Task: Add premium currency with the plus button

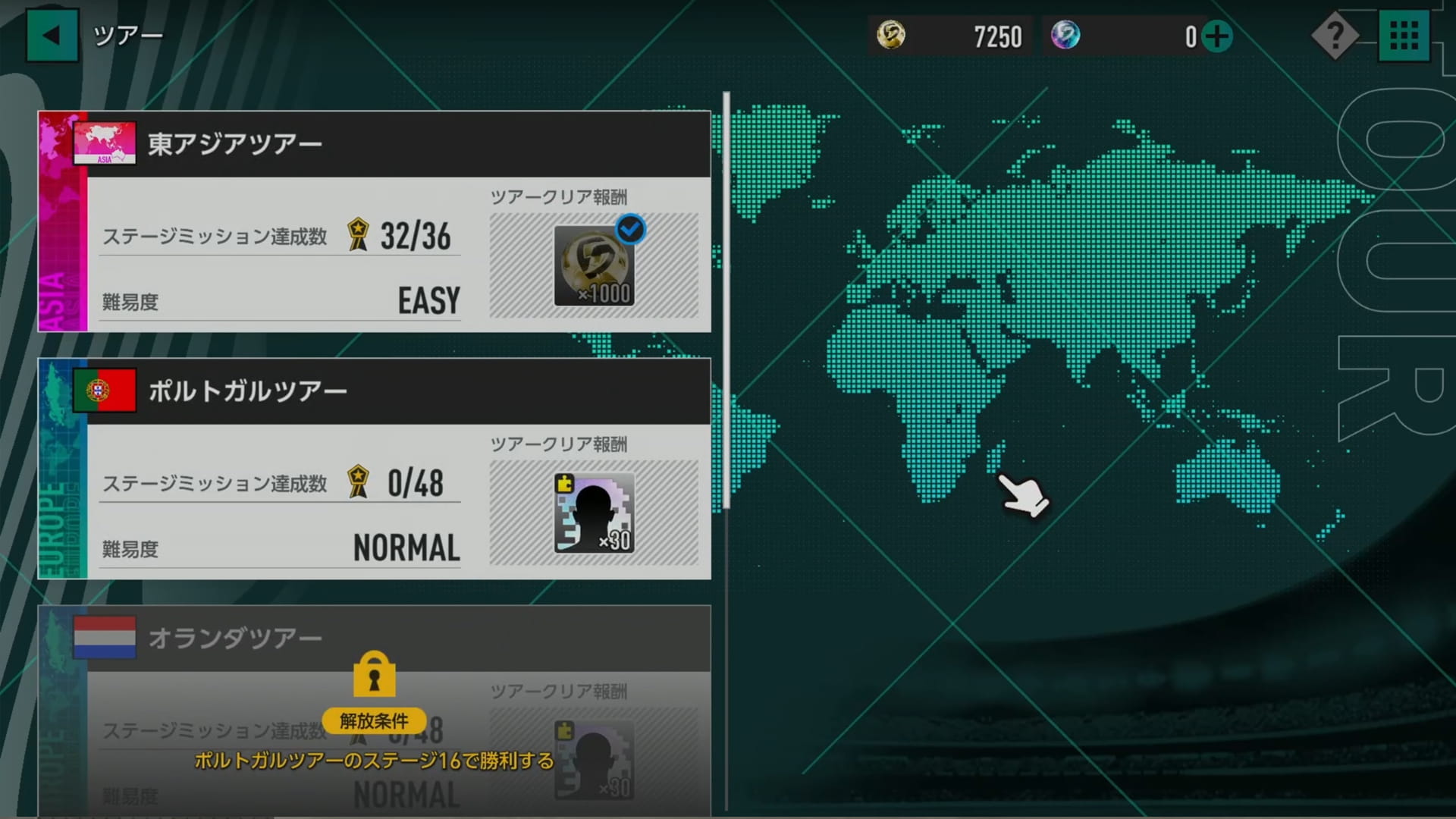Action: tap(1217, 36)
